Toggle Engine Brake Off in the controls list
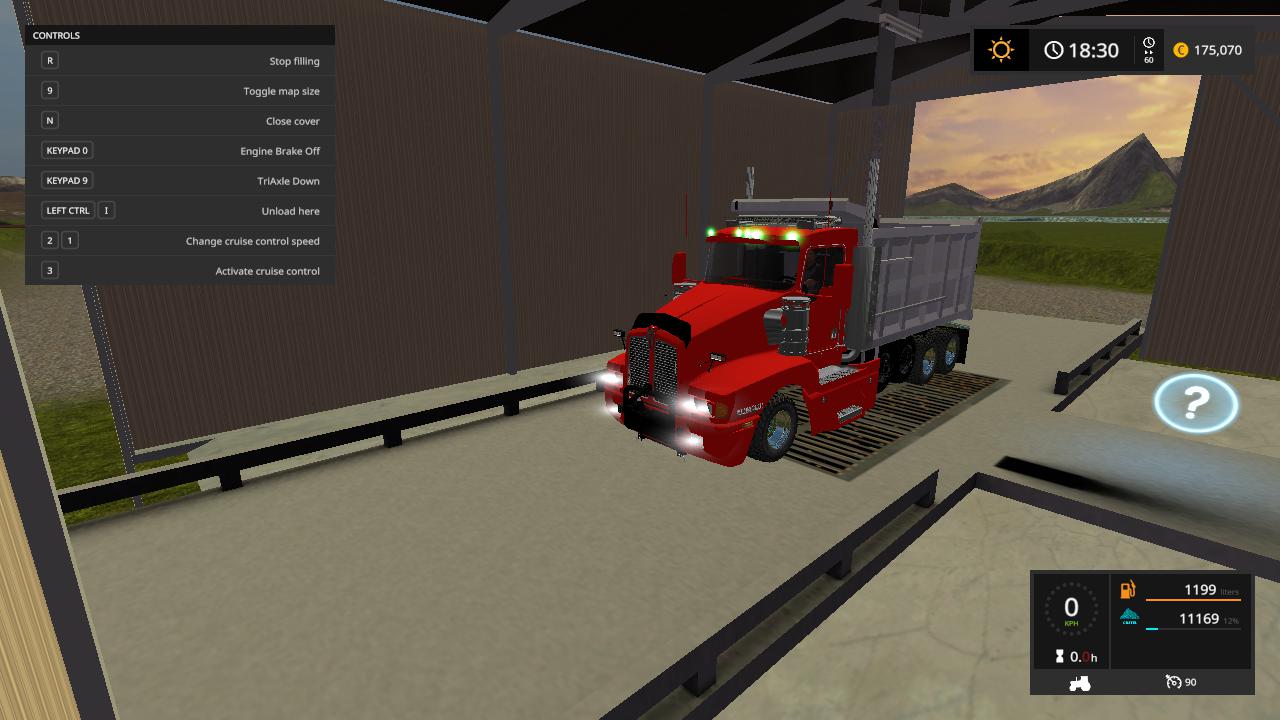The image size is (1280, 720). click(x=180, y=150)
